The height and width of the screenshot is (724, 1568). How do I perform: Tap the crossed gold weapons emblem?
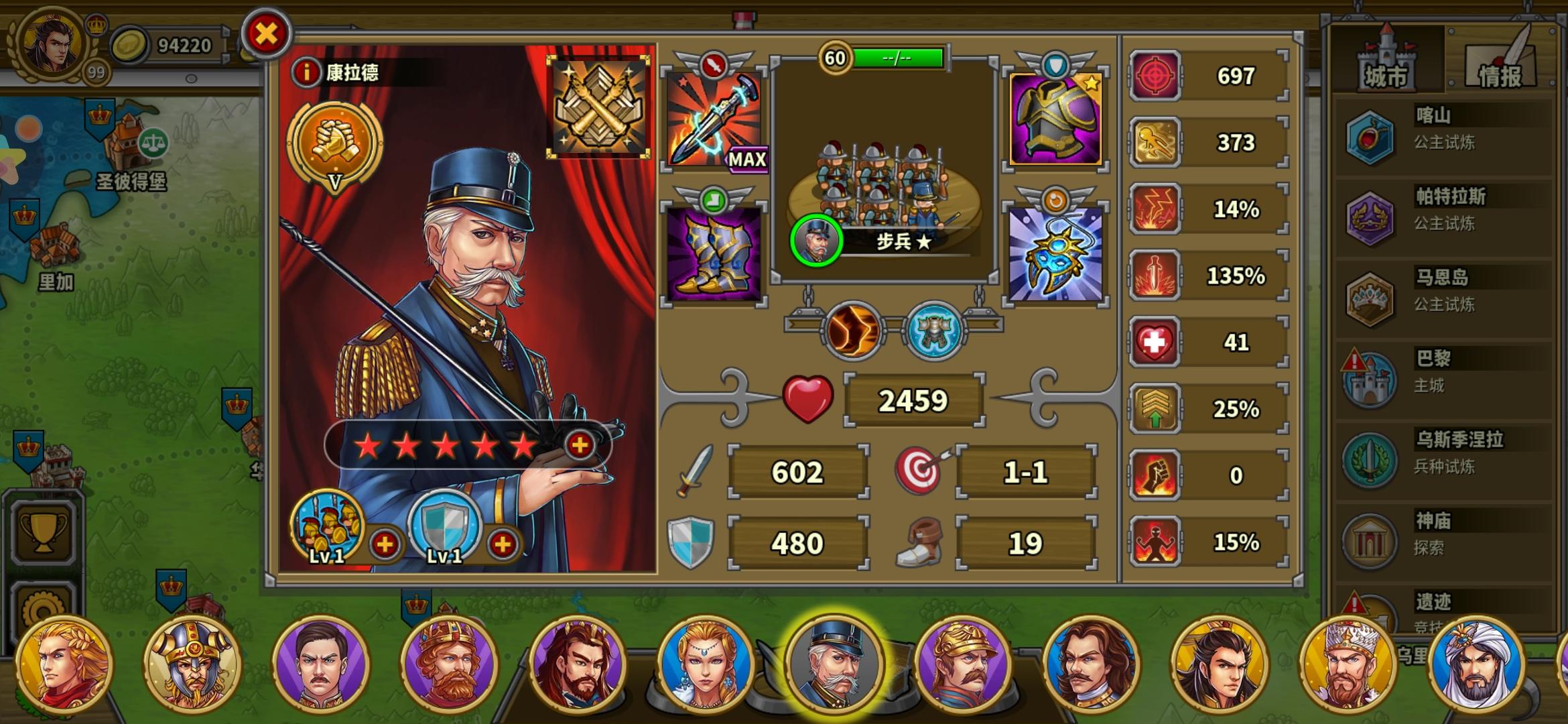click(x=598, y=106)
